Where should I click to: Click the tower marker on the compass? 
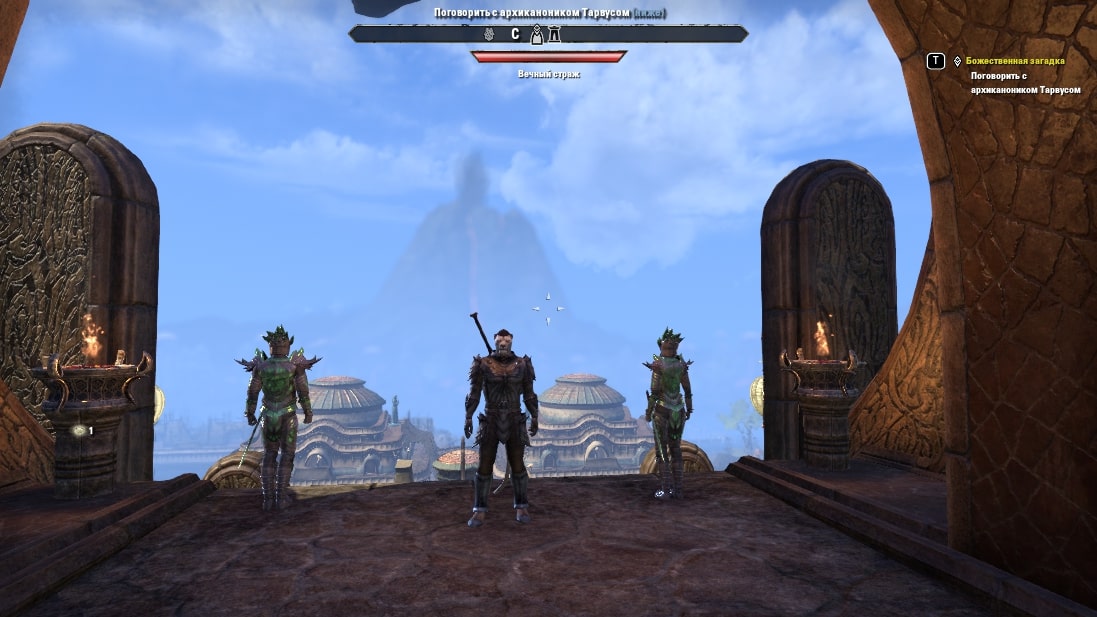[554, 35]
